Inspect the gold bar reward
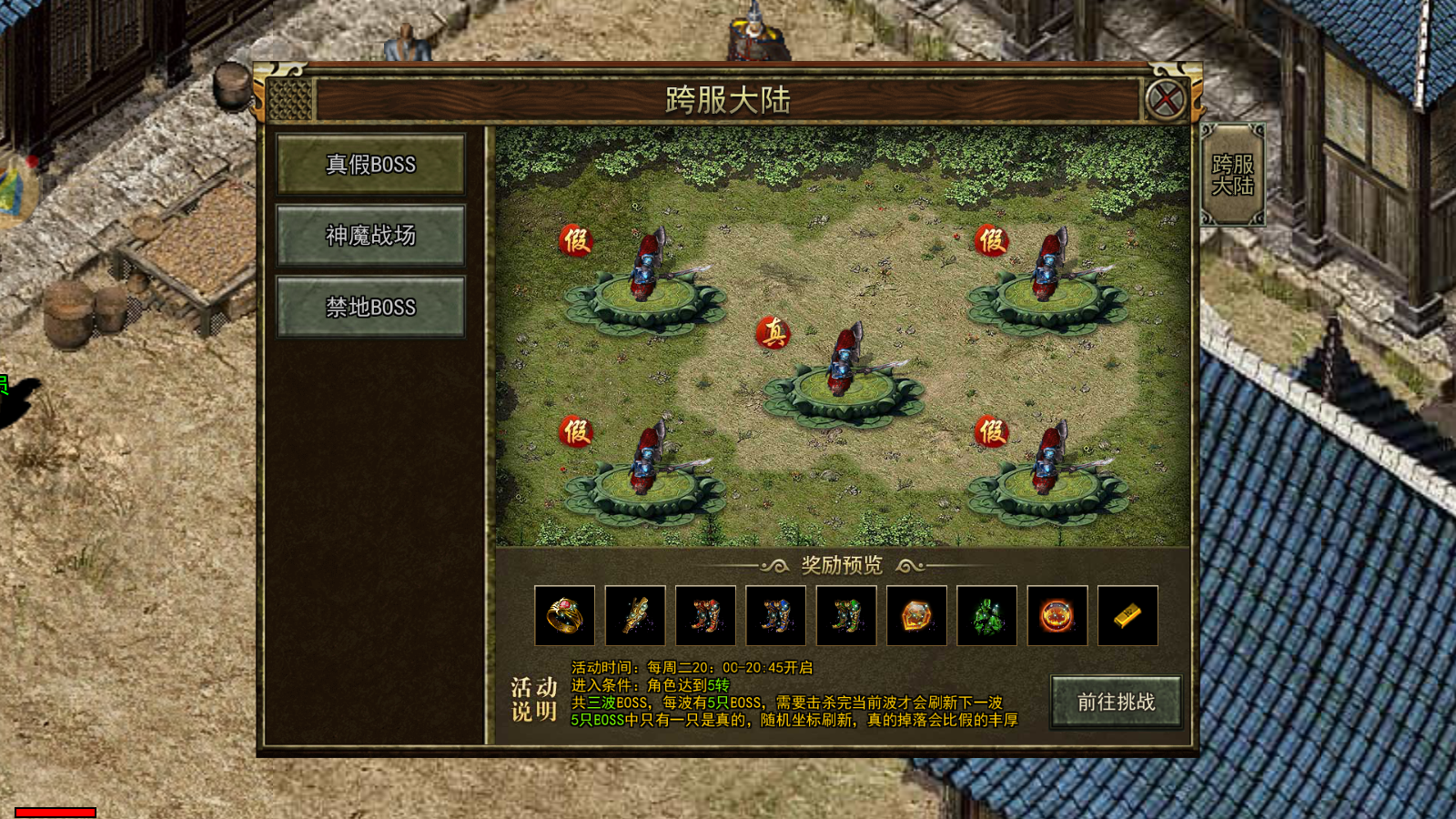The image size is (1456, 819). coord(1127,616)
